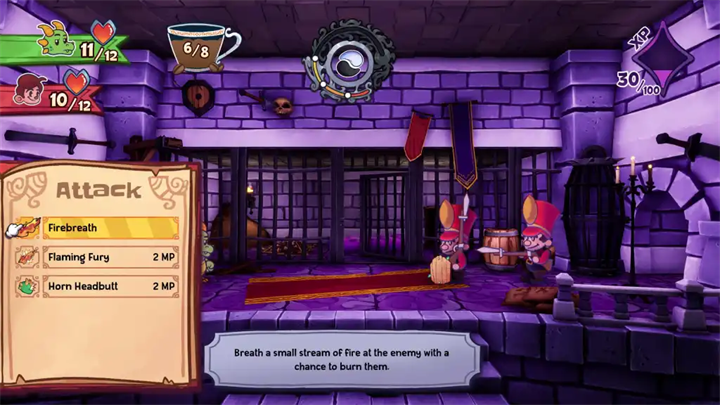Choose the Flaming Fury attack
720x405 pixels.
point(98,257)
